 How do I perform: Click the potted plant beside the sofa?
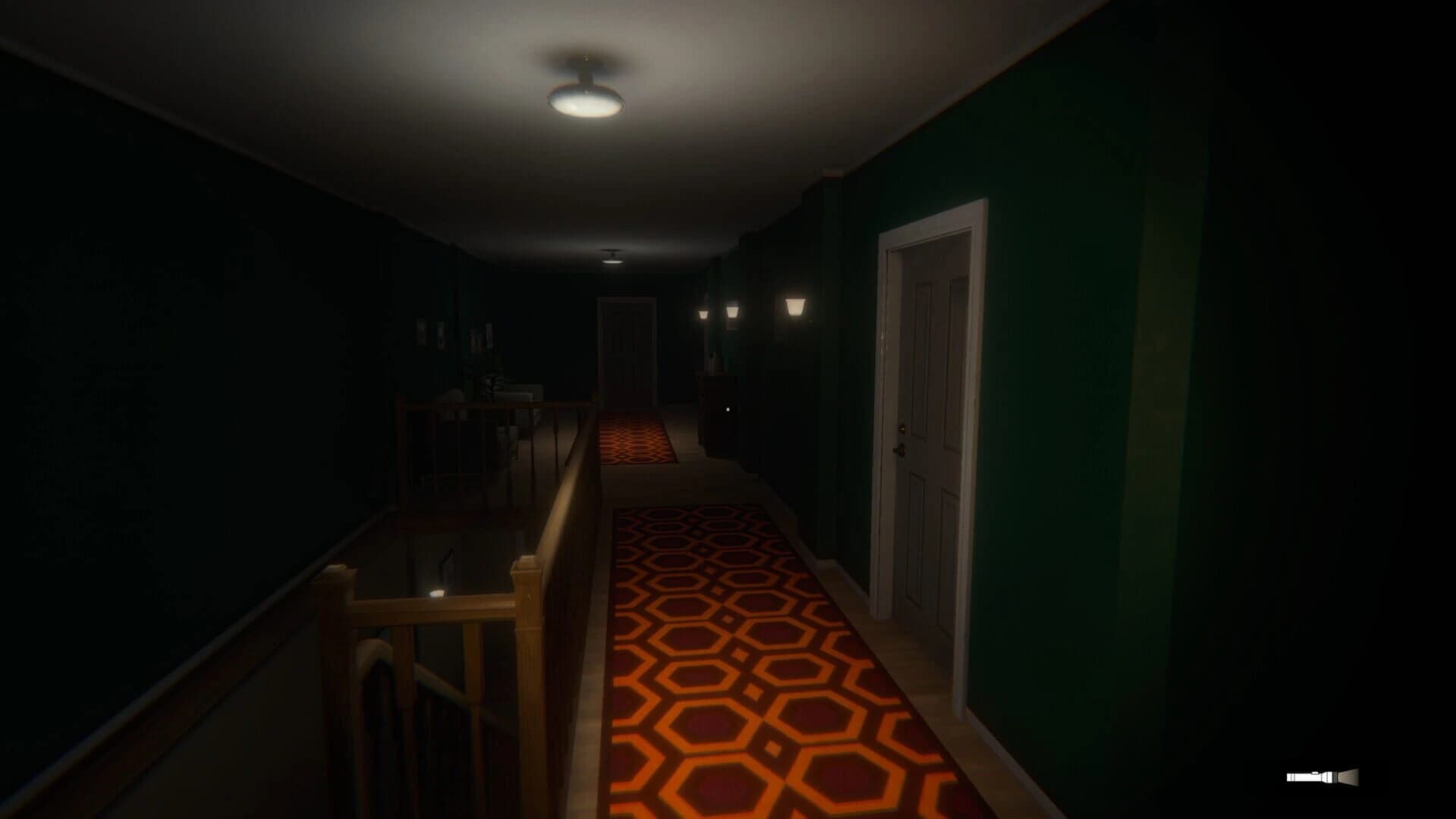coord(492,383)
